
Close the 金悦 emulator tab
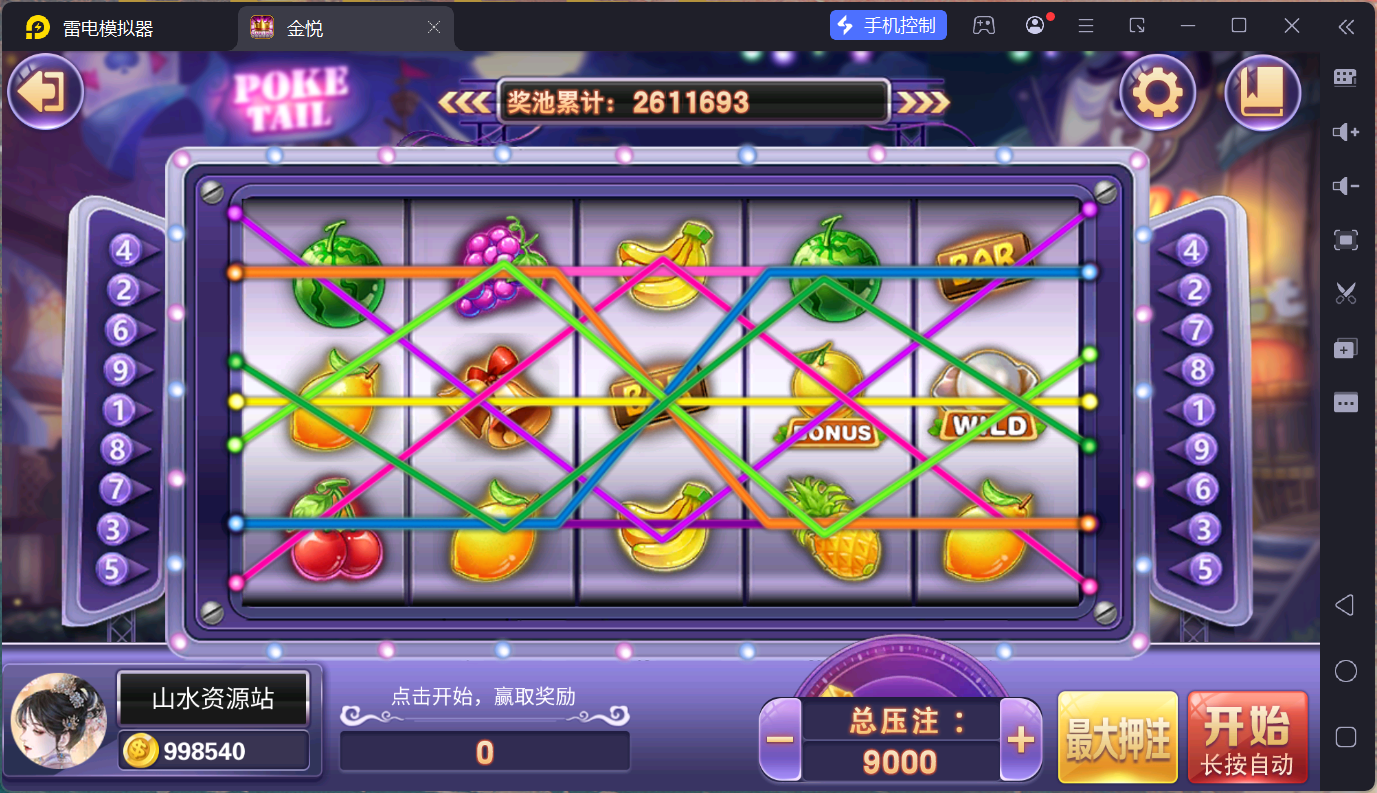434,28
